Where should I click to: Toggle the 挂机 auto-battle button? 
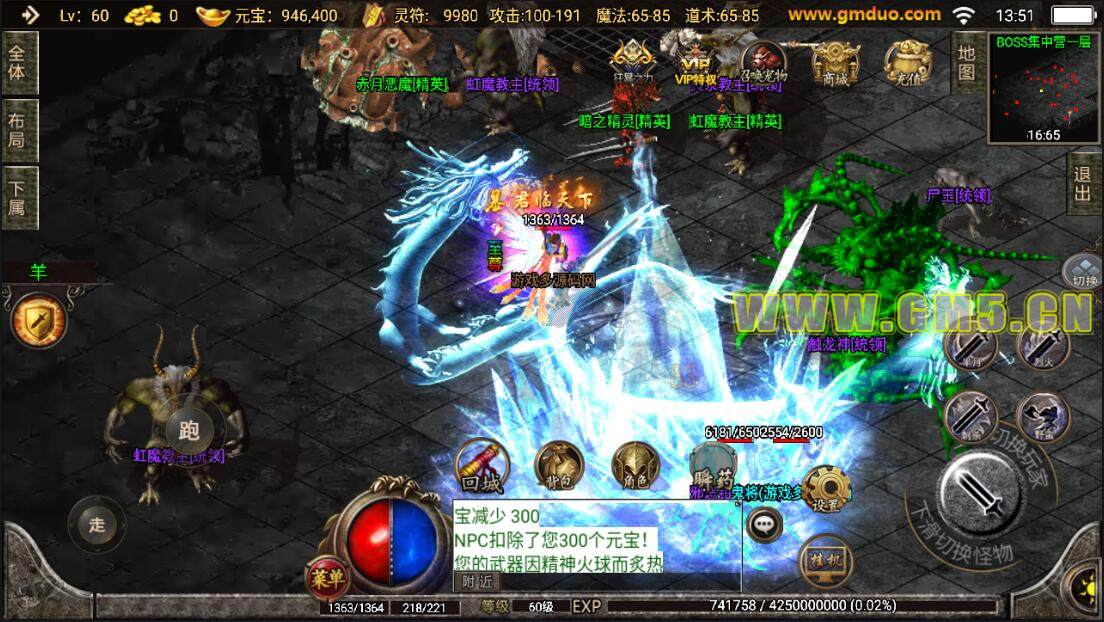coord(826,562)
